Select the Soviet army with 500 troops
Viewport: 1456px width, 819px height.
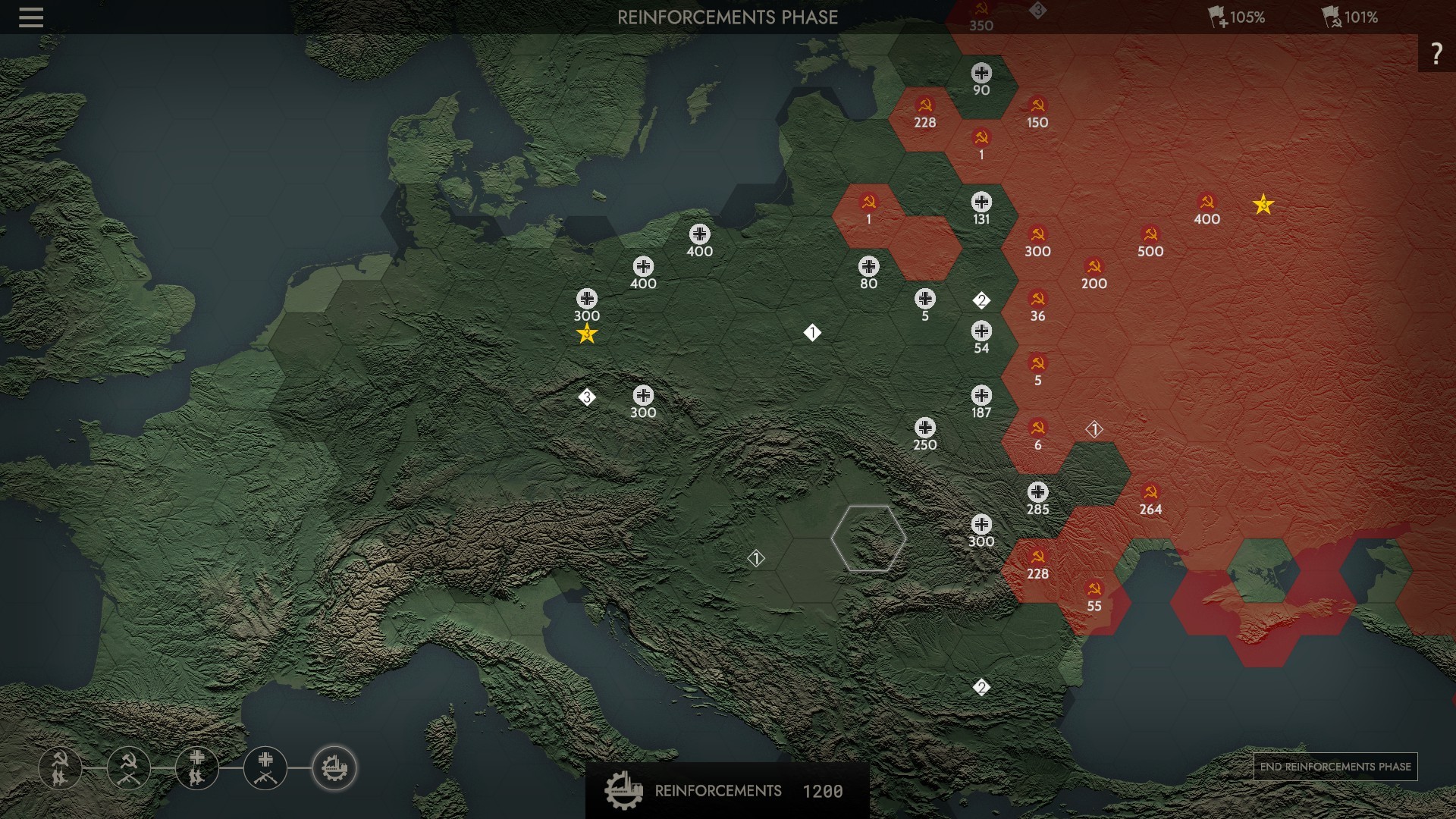[x=1150, y=235]
